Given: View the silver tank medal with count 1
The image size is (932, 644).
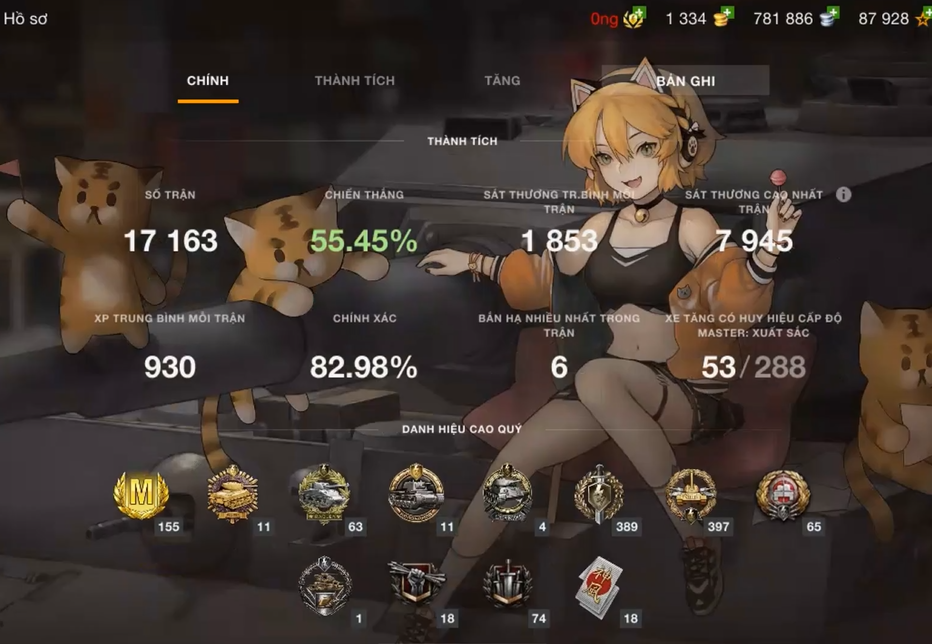Looking at the screenshot, I should (x=325, y=584).
